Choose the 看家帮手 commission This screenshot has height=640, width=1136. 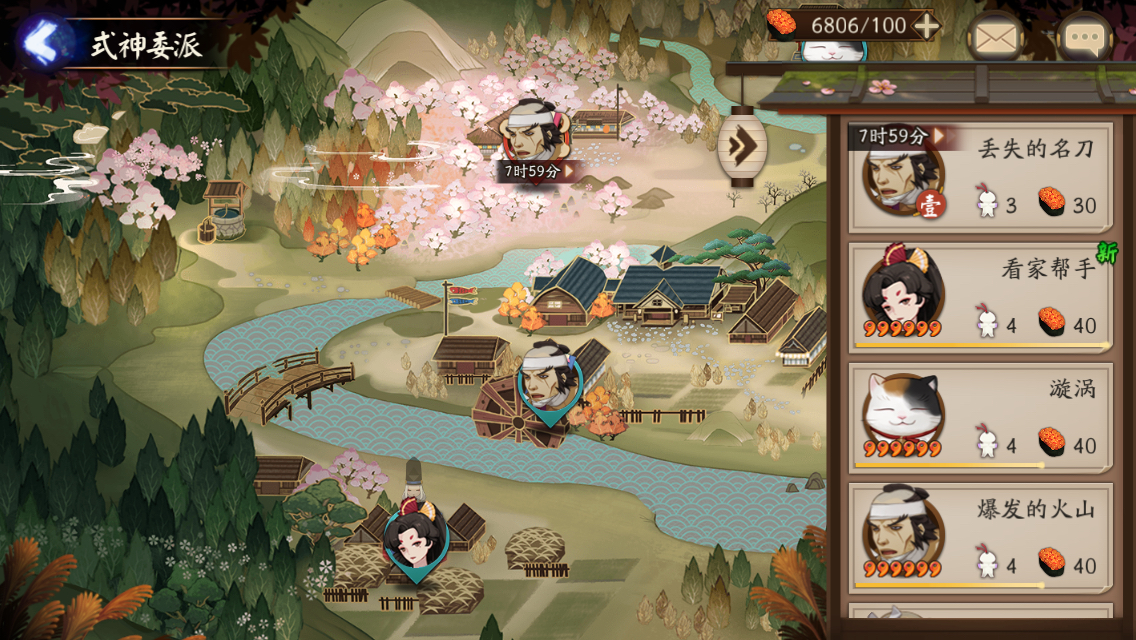tap(980, 297)
